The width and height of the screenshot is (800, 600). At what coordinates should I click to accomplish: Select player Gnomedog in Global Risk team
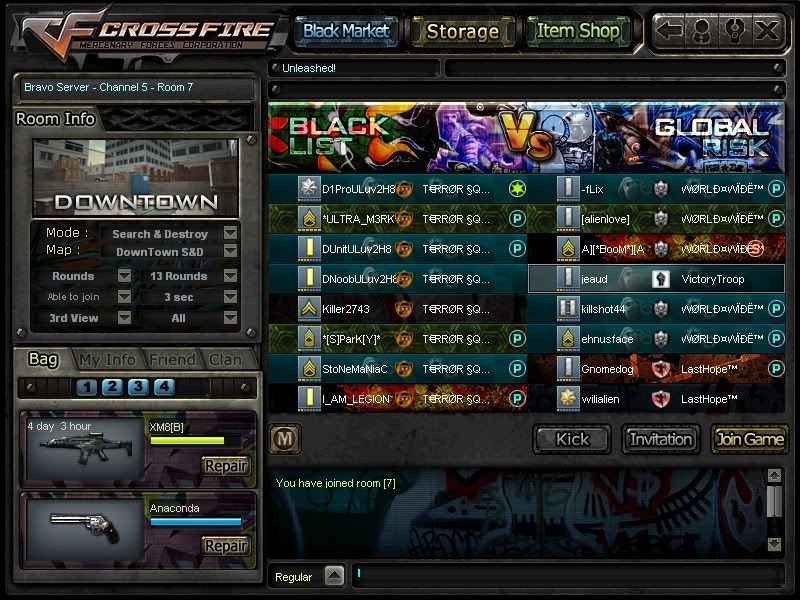tap(607, 369)
